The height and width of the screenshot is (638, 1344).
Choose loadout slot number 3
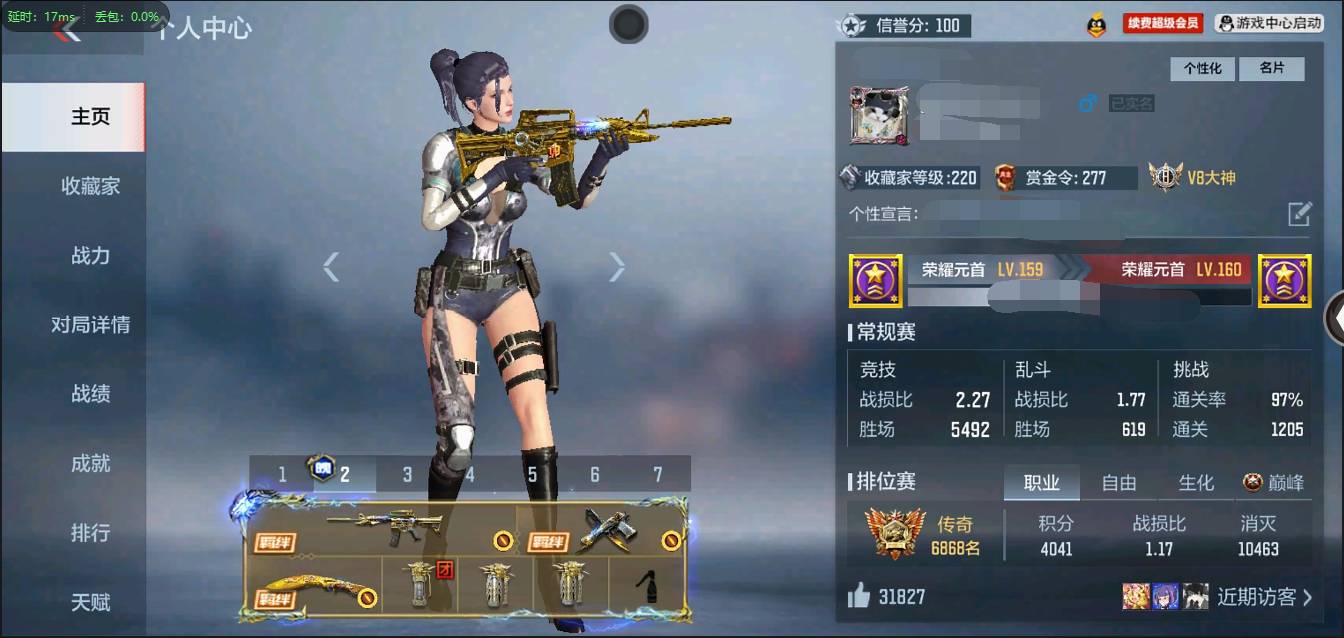(407, 474)
